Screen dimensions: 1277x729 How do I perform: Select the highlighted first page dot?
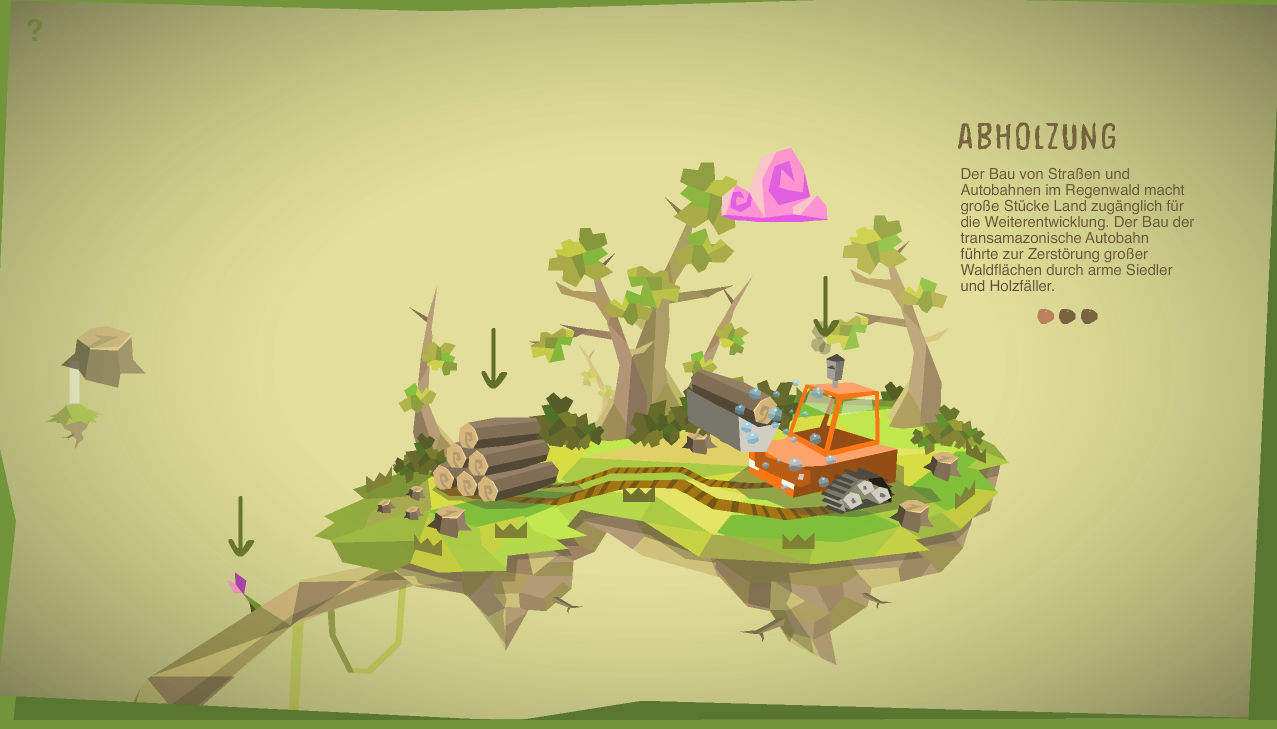tap(1046, 316)
